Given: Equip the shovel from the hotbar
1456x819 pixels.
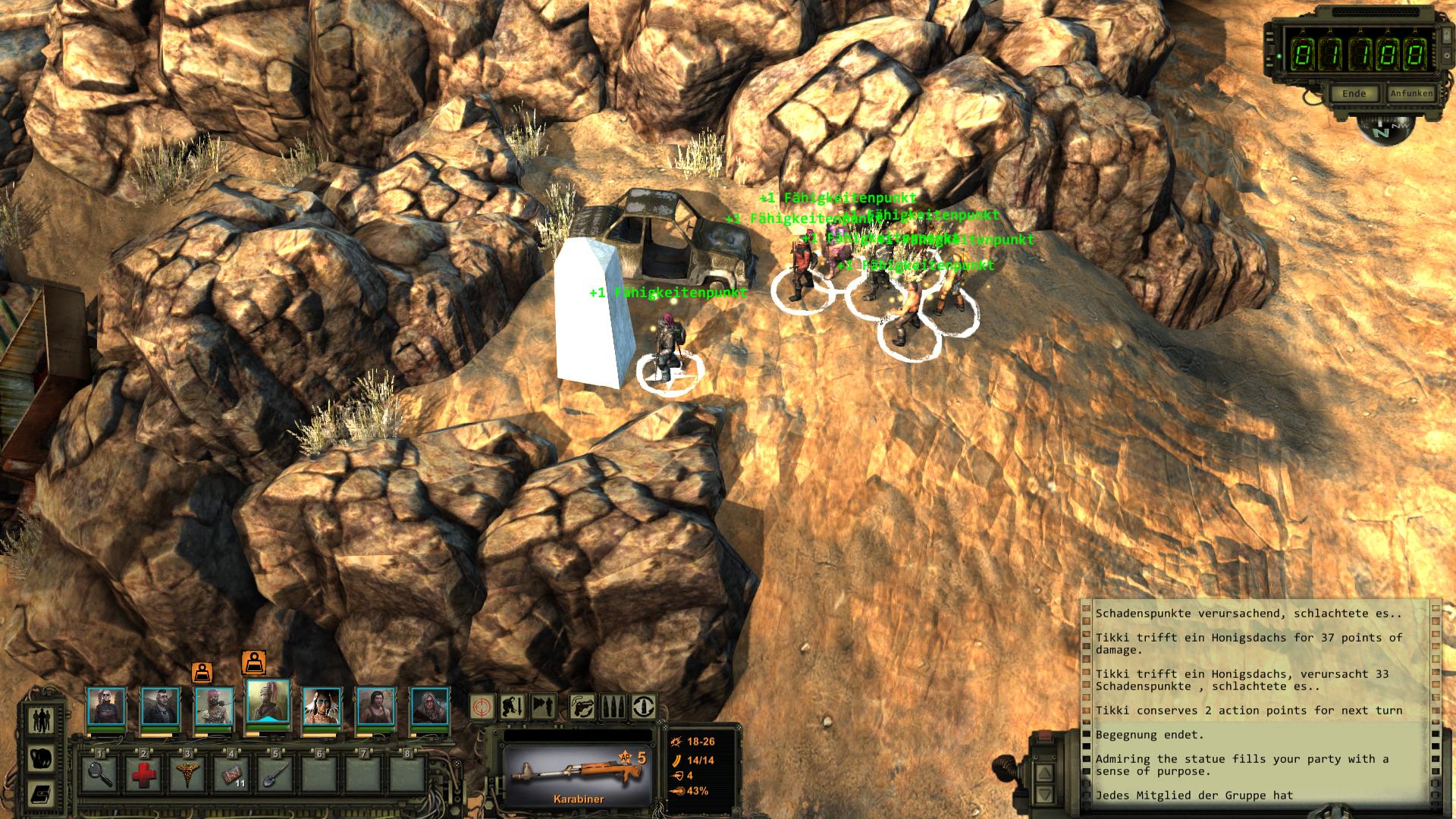Looking at the screenshot, I should pyautogui.click(x=275, y=773).
